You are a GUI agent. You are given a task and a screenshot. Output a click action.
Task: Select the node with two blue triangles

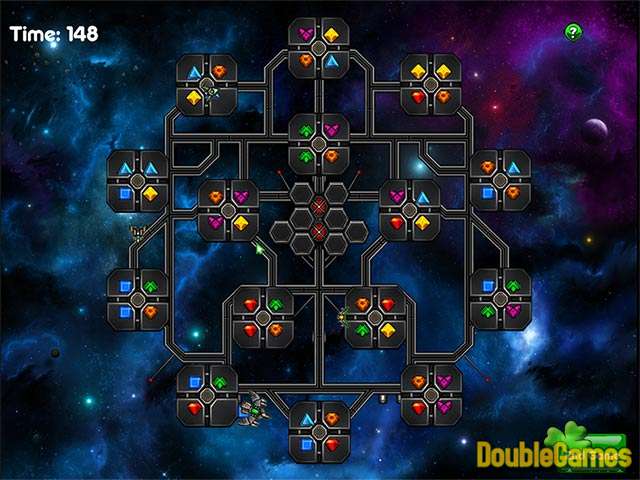pos(138,181)
